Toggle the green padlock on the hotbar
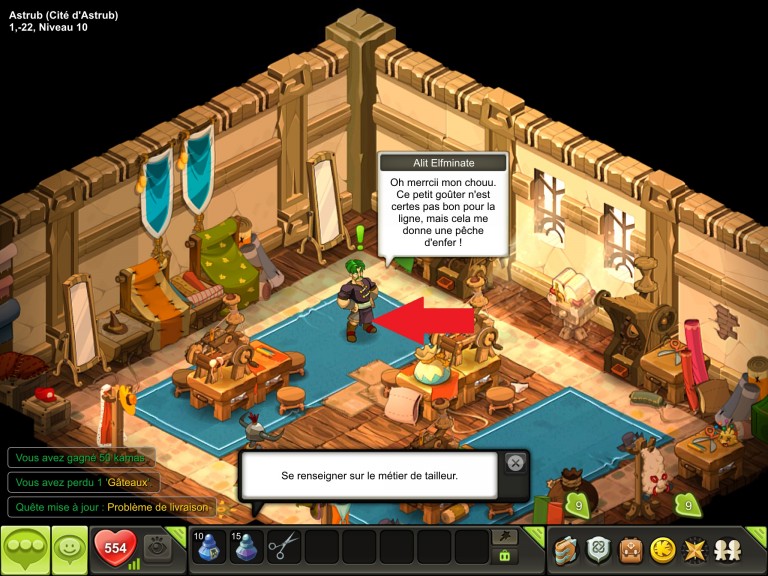Viewport: 768px width, 576px height. coord(504,556)
